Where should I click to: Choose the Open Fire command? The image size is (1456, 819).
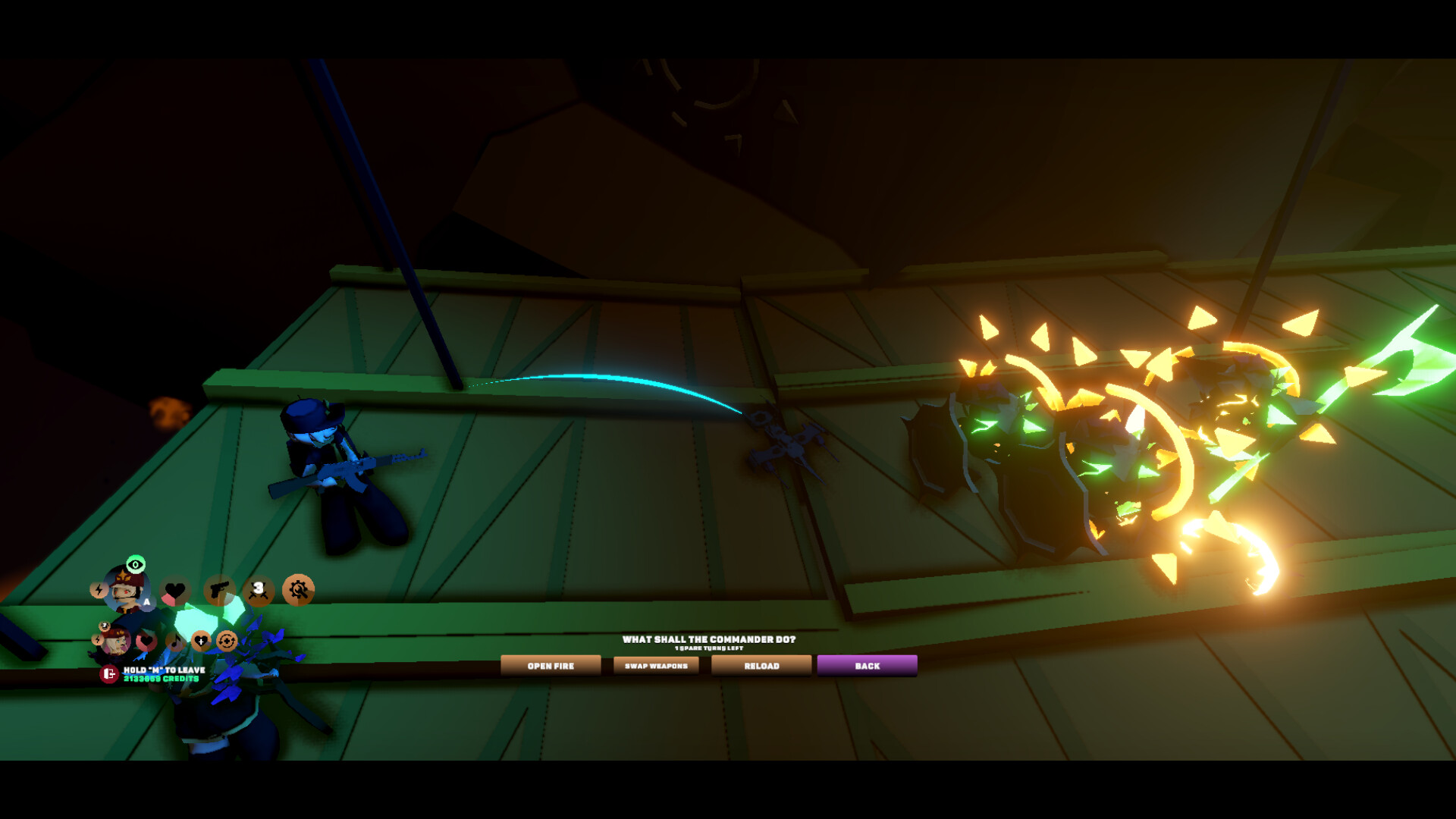point(551,666)
